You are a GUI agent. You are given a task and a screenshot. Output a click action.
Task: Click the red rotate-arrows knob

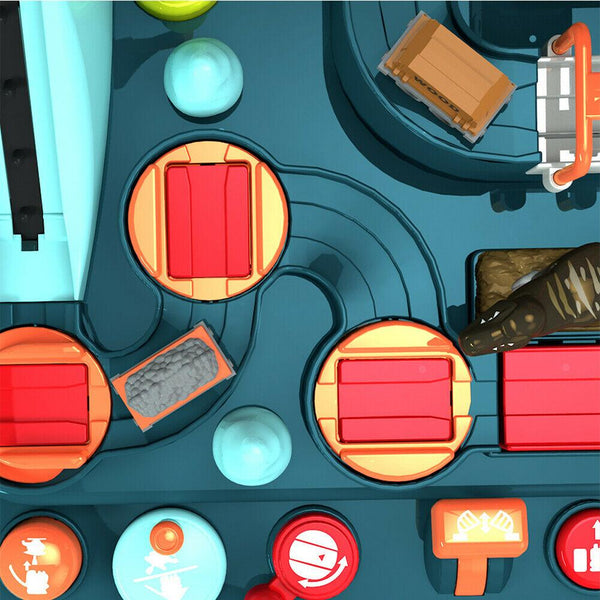click(x=314, y=557)
